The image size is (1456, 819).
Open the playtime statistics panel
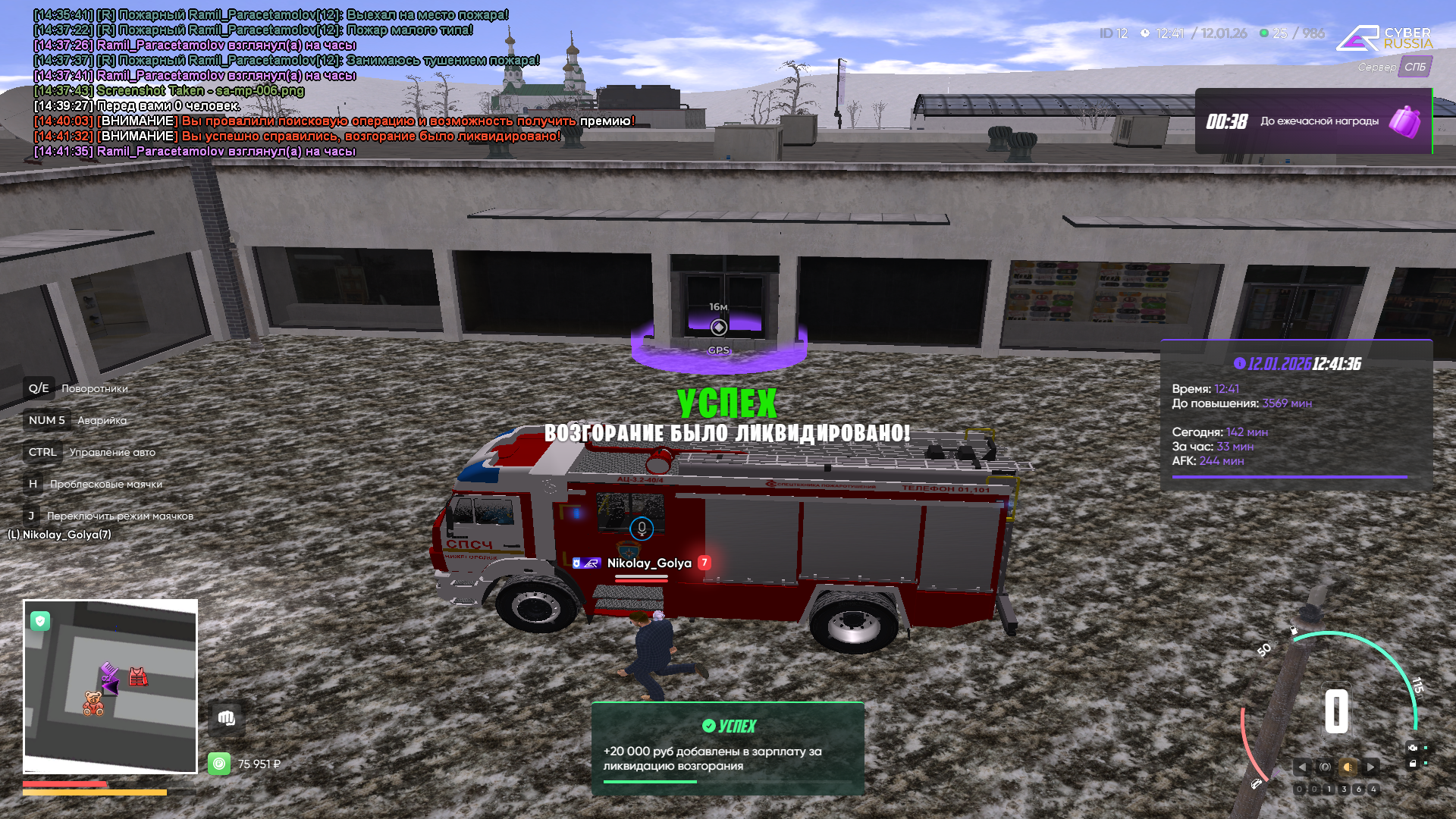(x=1296, y=415)
